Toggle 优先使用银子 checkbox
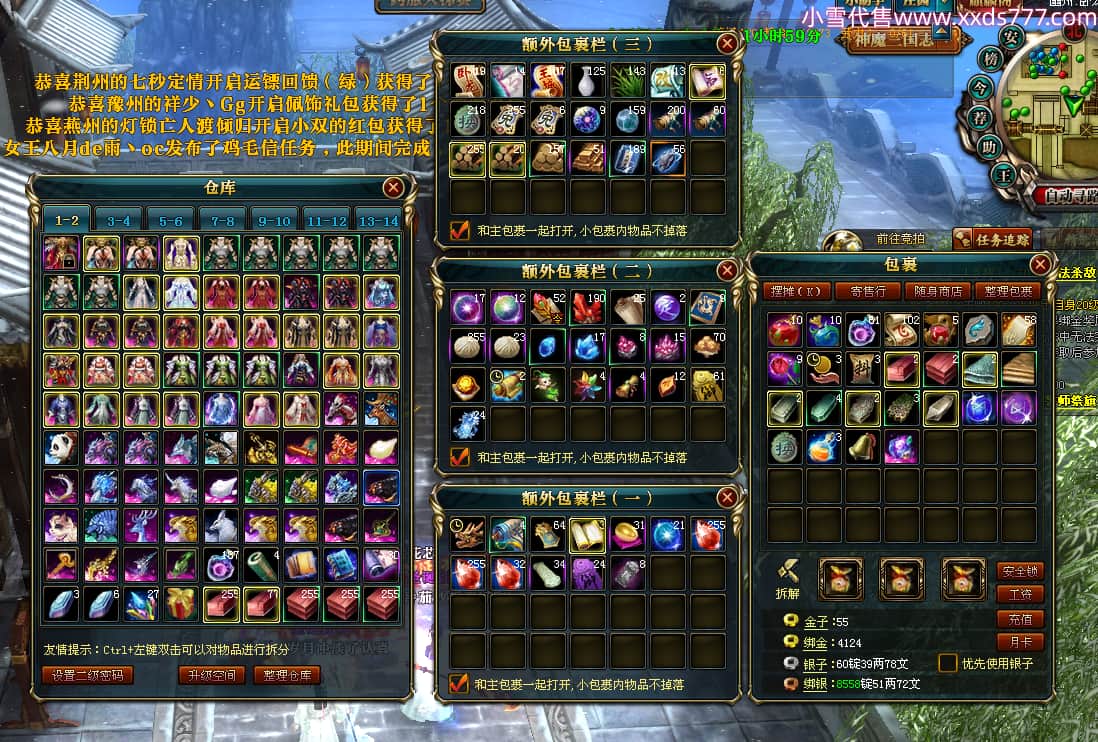The width and height of the screenshot is (1098, 742). tap(948, 663)
